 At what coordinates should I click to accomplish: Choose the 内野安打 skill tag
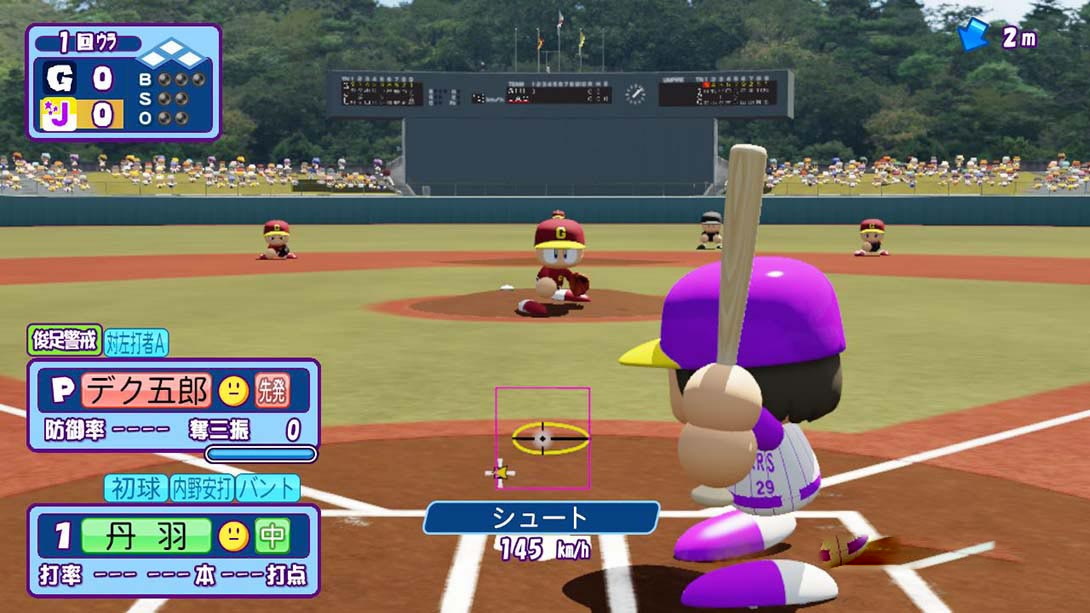coord(201,488)
